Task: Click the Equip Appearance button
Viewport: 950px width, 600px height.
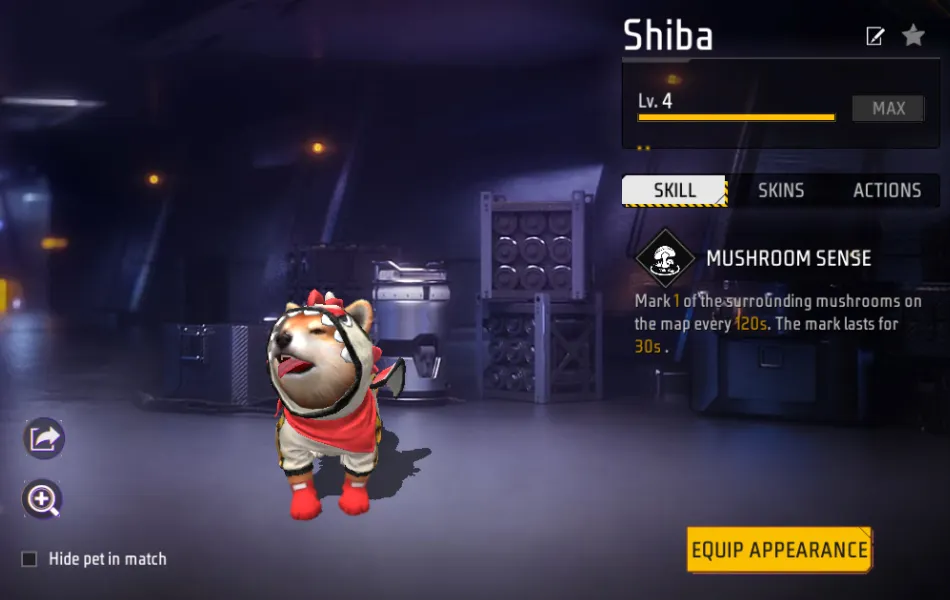Action: click(x=779, y=550)
